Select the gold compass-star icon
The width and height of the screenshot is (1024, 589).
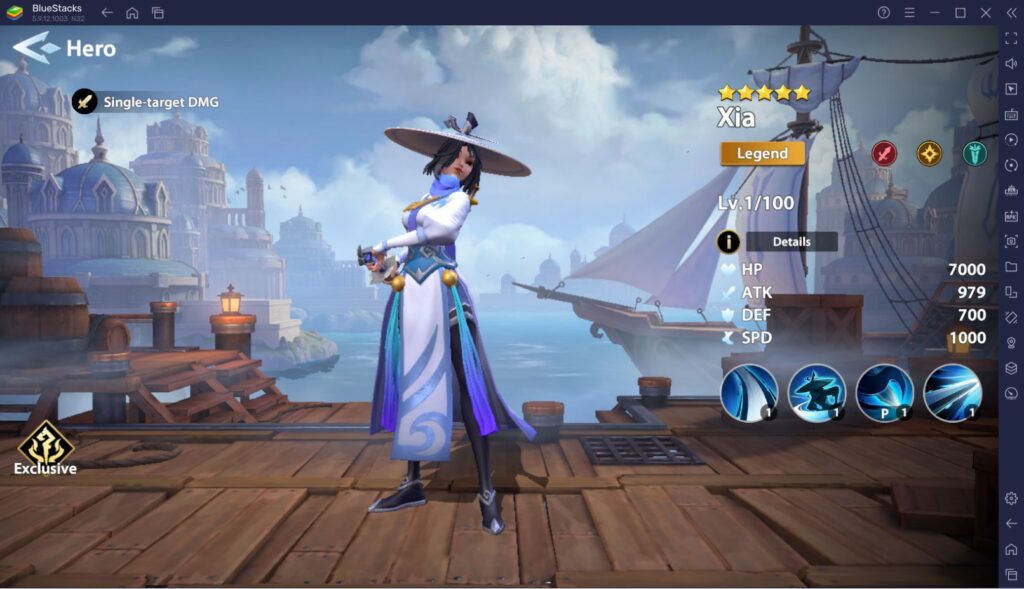(929, 153)
